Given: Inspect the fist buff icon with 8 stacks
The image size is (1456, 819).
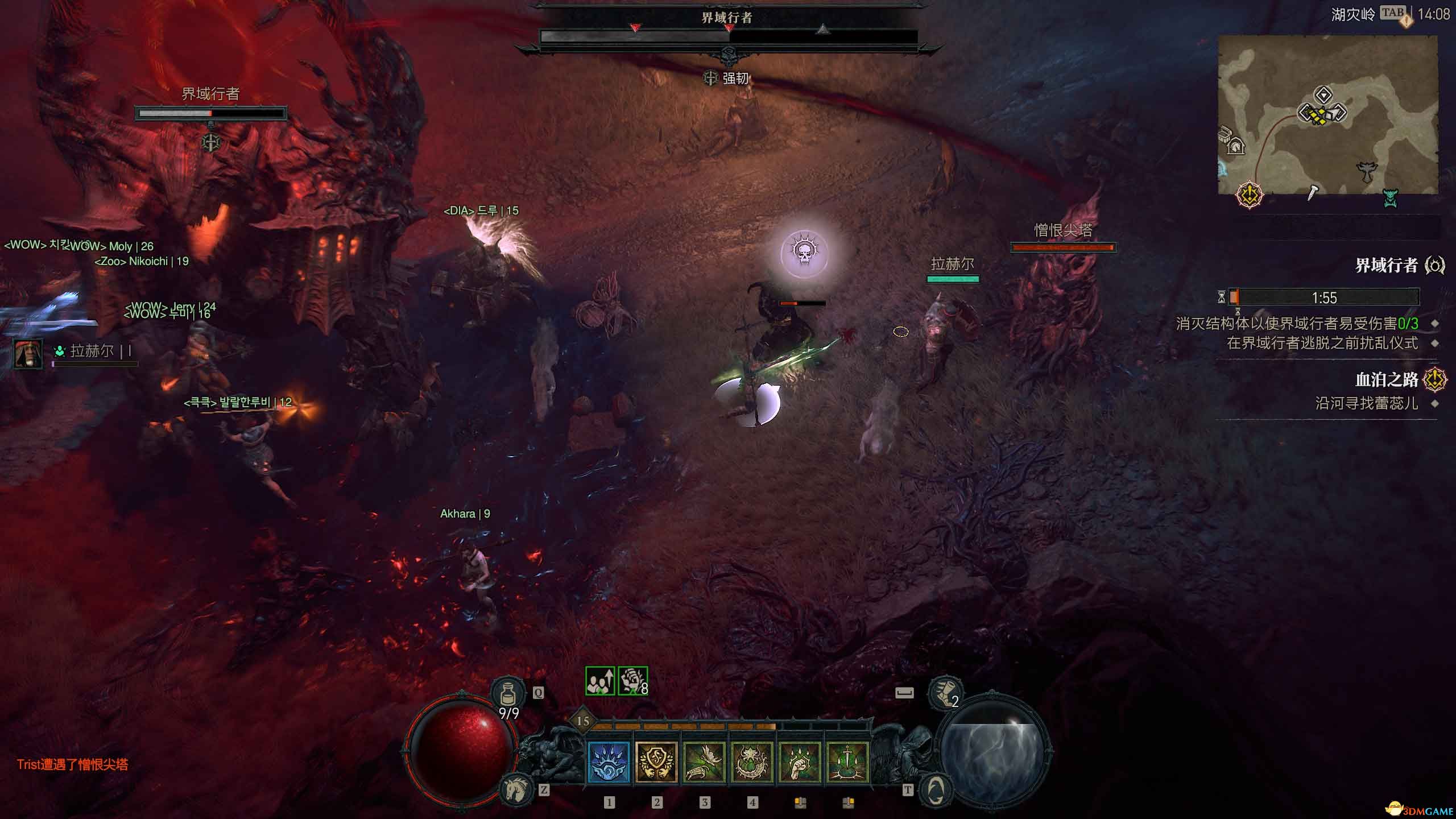Looking at the screenshot, I should pyautogui.click(x=632, y=681).
